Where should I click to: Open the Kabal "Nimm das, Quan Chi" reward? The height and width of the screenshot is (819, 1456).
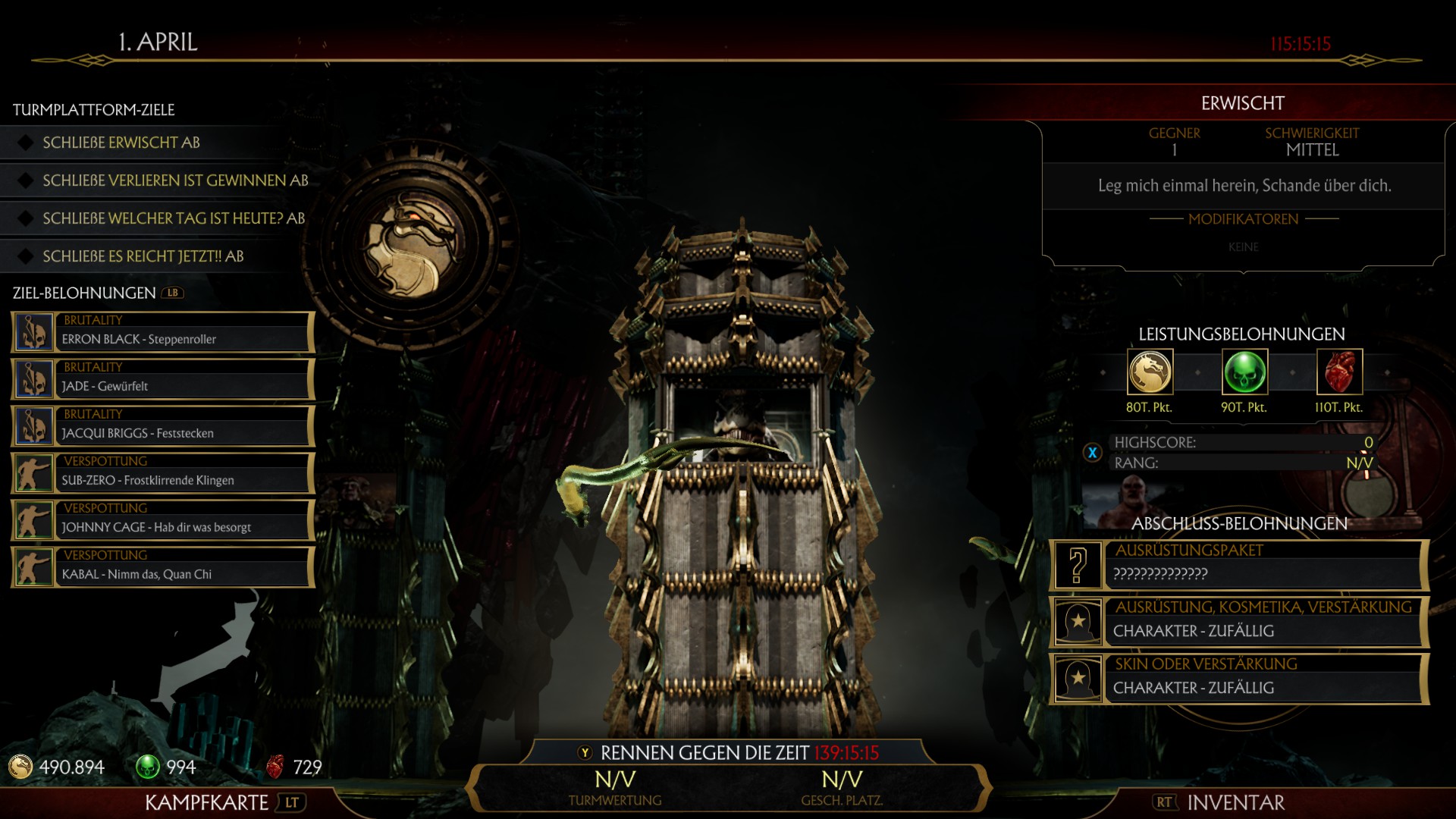tap(163, 567)
